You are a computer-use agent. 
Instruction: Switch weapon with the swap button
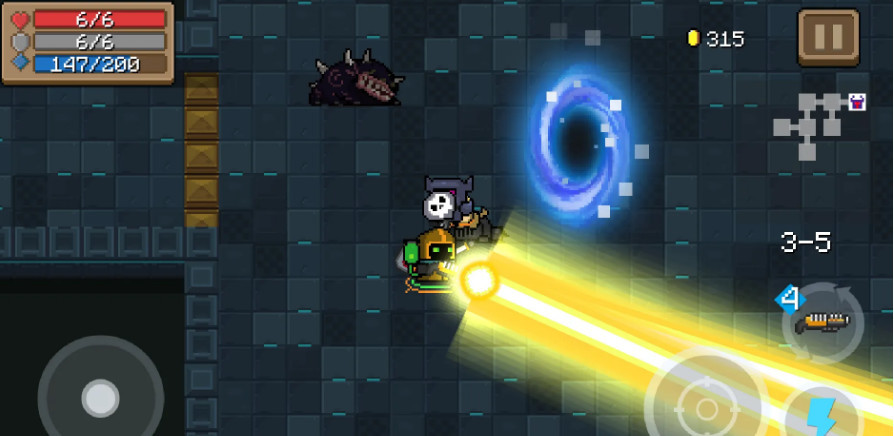[823, 322]
